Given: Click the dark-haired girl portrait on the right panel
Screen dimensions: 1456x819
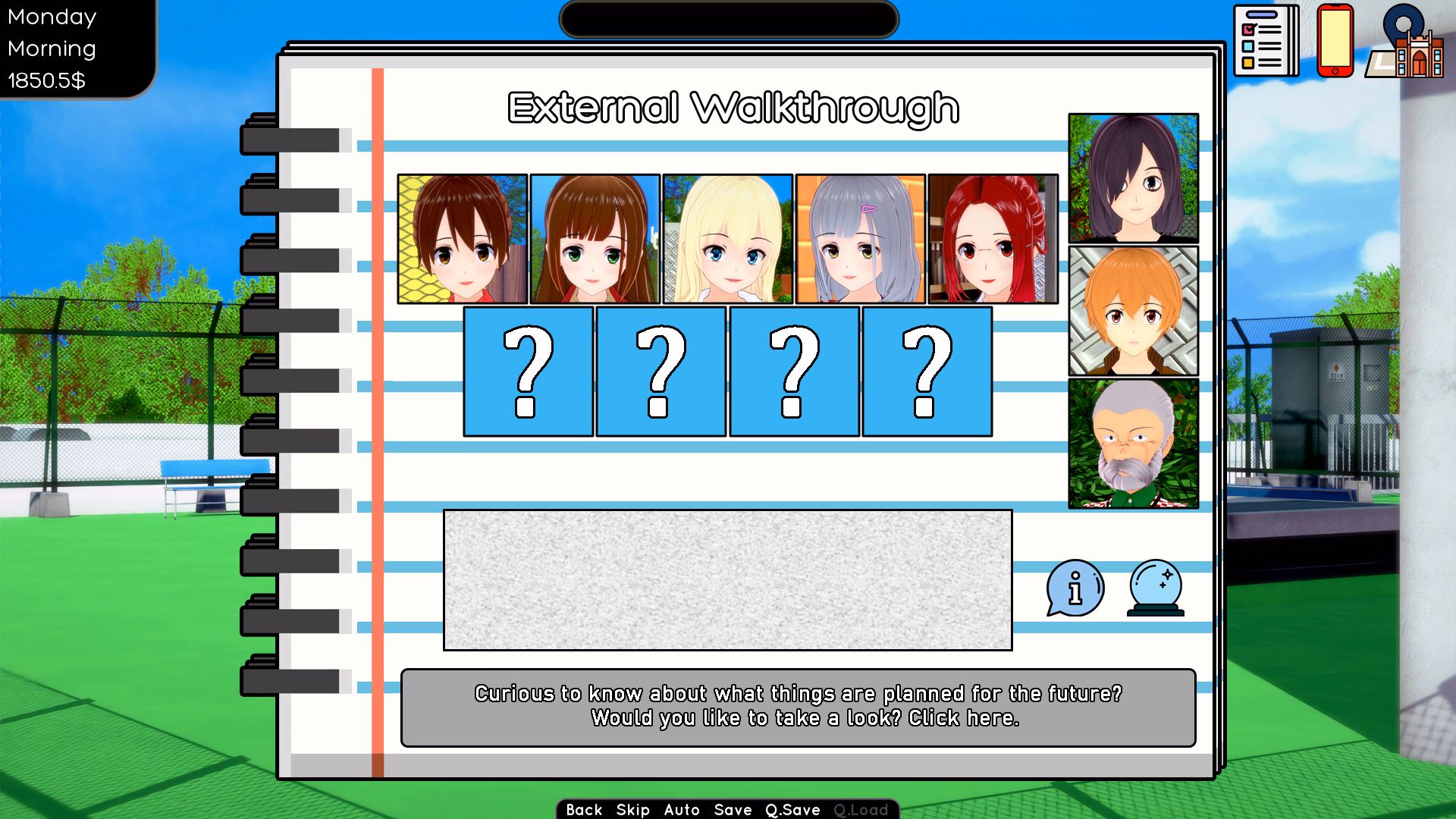Looking at the screenshot, I should (x=1133, y=177).
